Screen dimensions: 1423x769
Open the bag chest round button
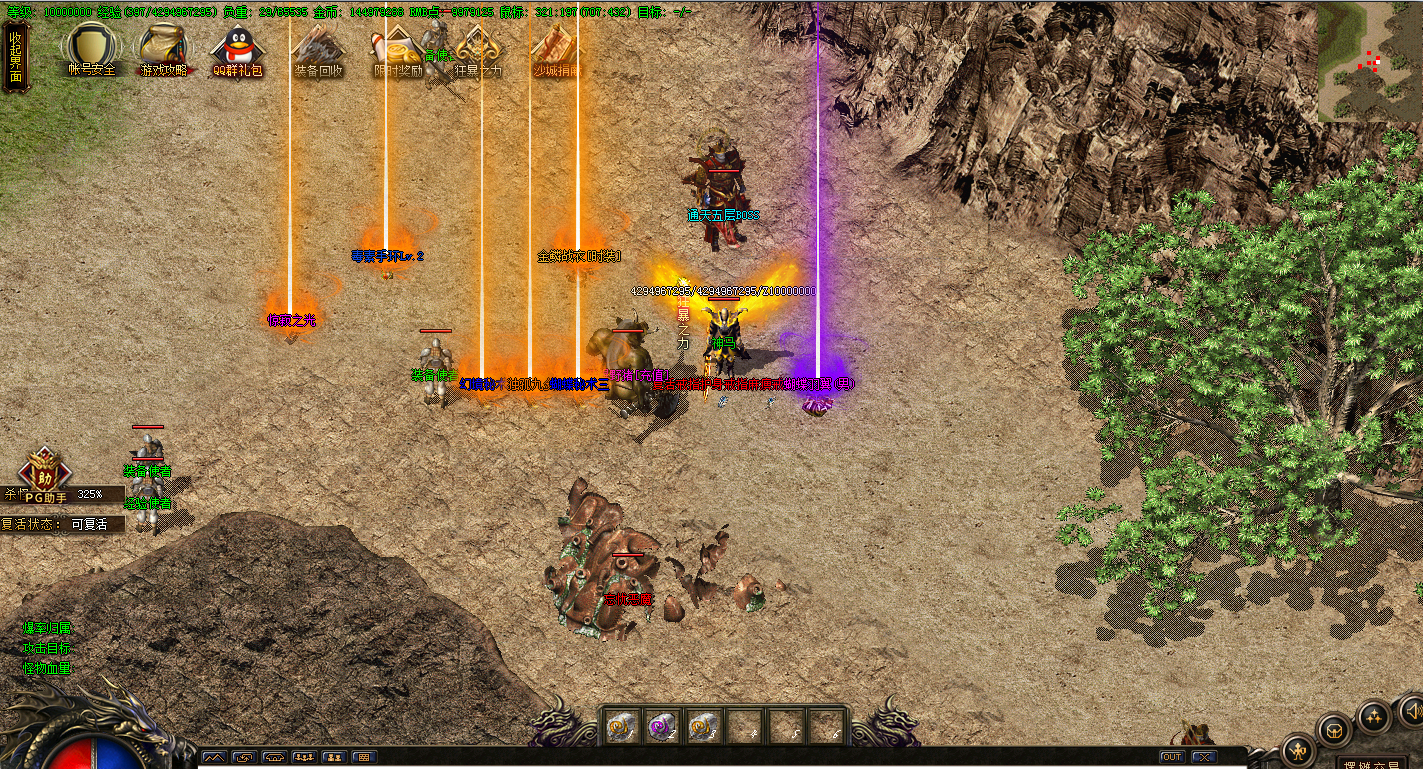[x=1334, y=731]
